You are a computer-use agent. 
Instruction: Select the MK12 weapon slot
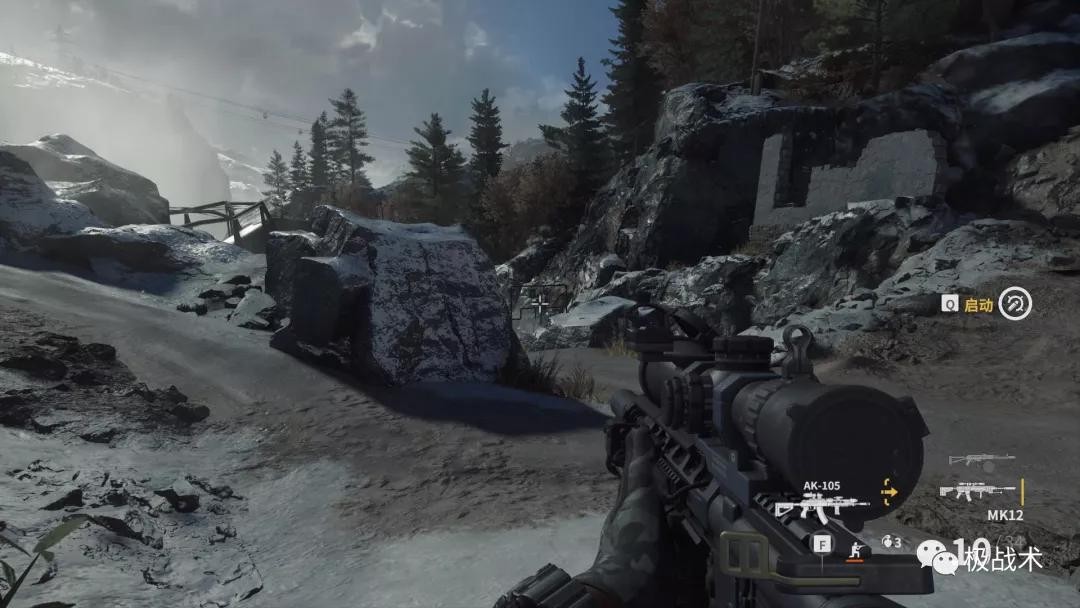pyautogui.click(x=977, y=492)
